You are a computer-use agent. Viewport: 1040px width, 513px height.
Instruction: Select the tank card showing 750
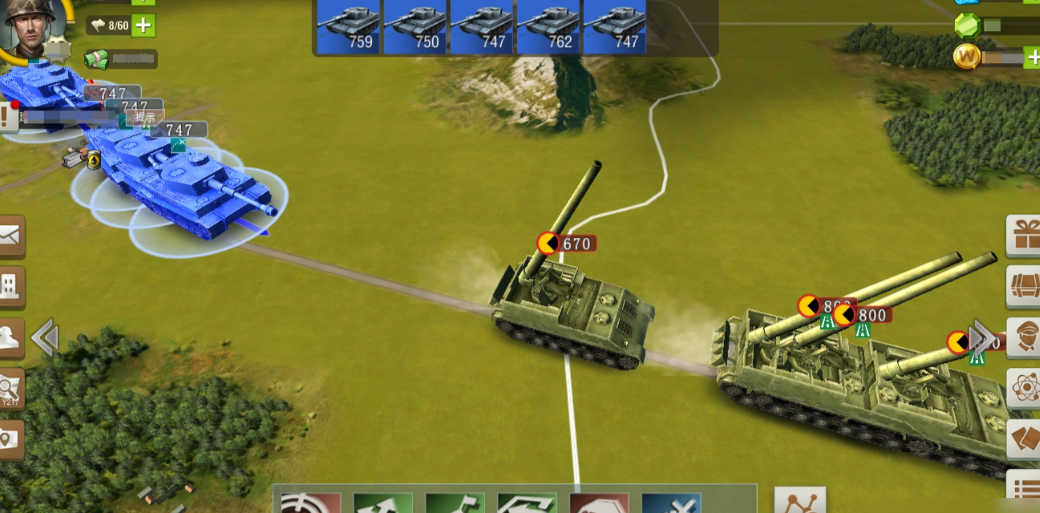coord(415,26)
